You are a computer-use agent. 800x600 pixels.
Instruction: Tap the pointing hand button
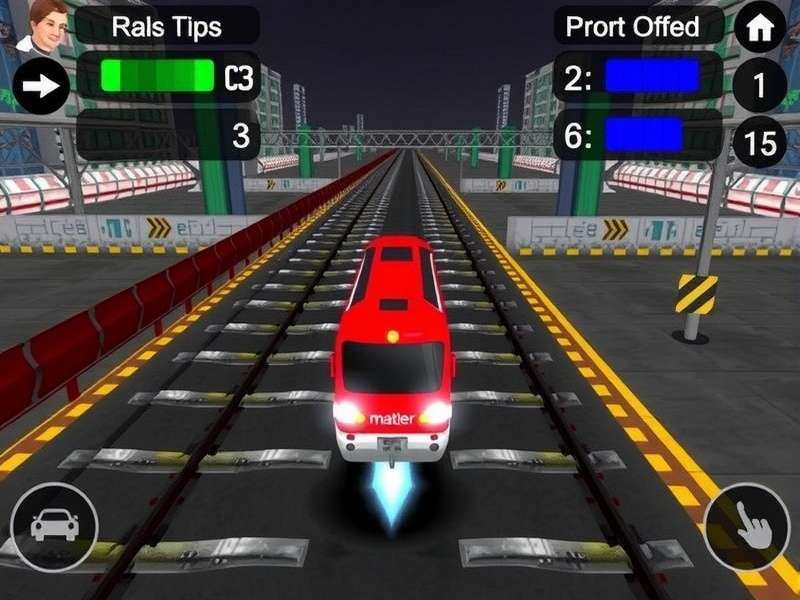click(746, 527)
